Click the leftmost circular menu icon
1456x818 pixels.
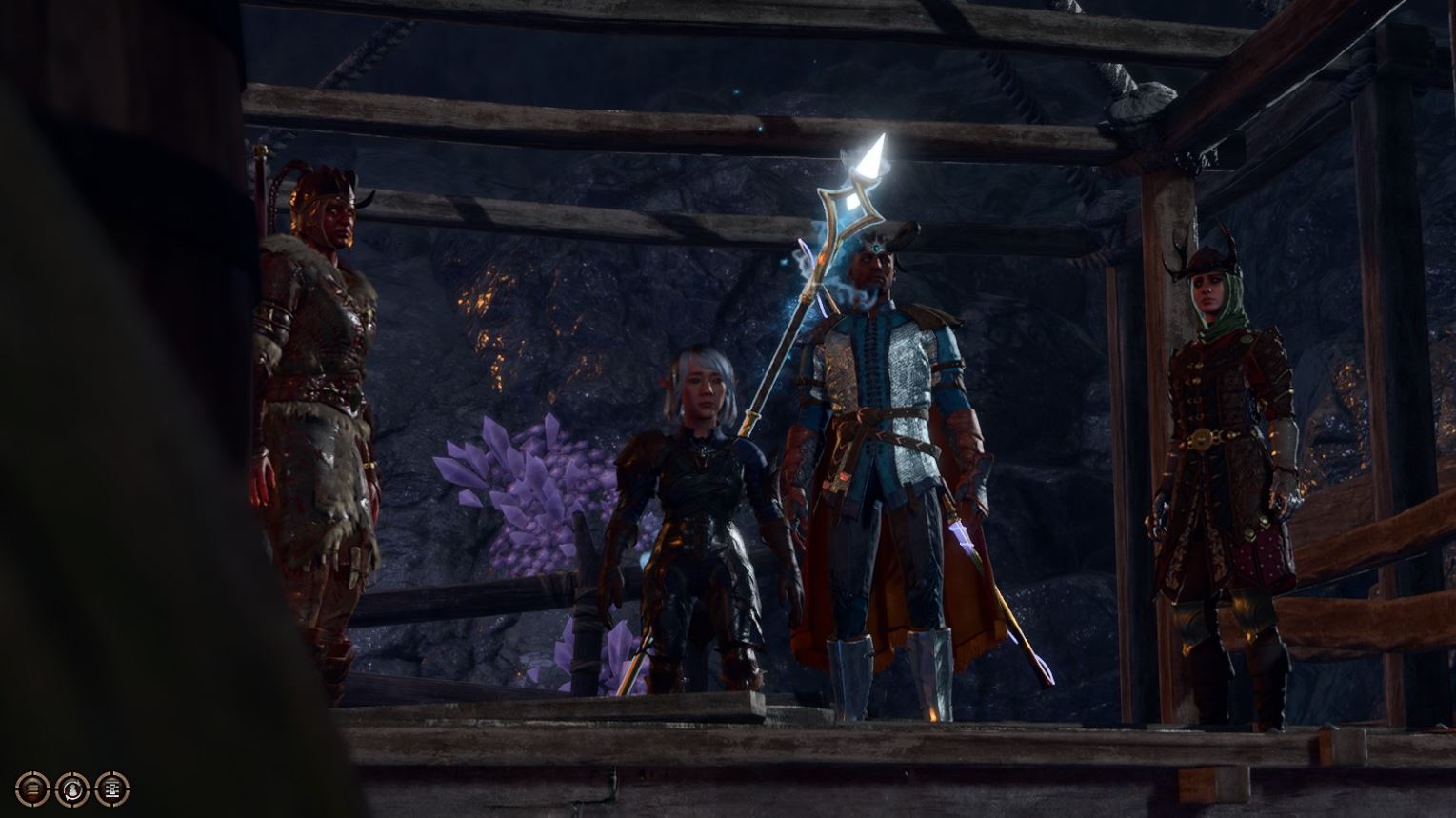[x=31, y=788]
